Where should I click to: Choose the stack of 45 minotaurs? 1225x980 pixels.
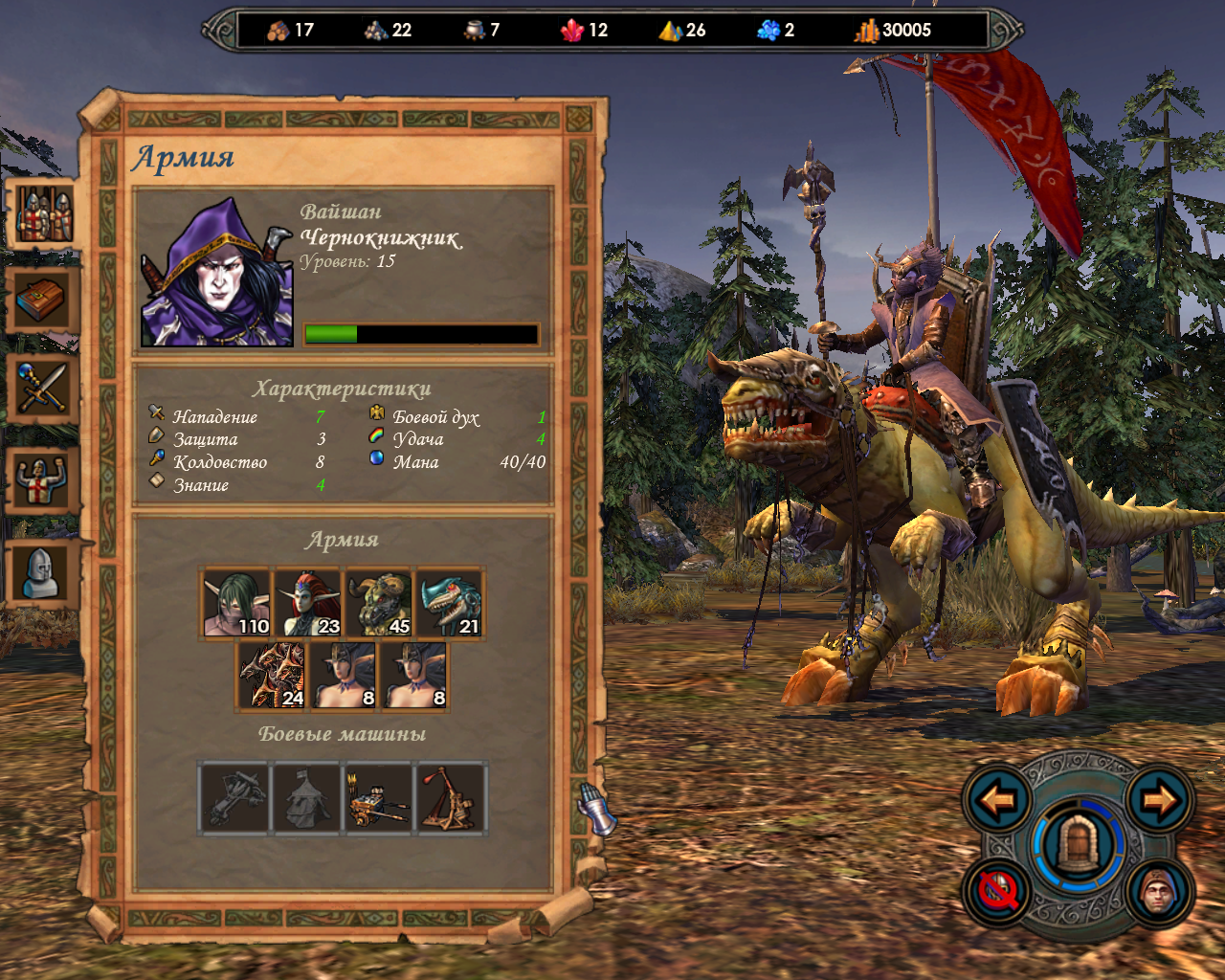coord(379,604)
